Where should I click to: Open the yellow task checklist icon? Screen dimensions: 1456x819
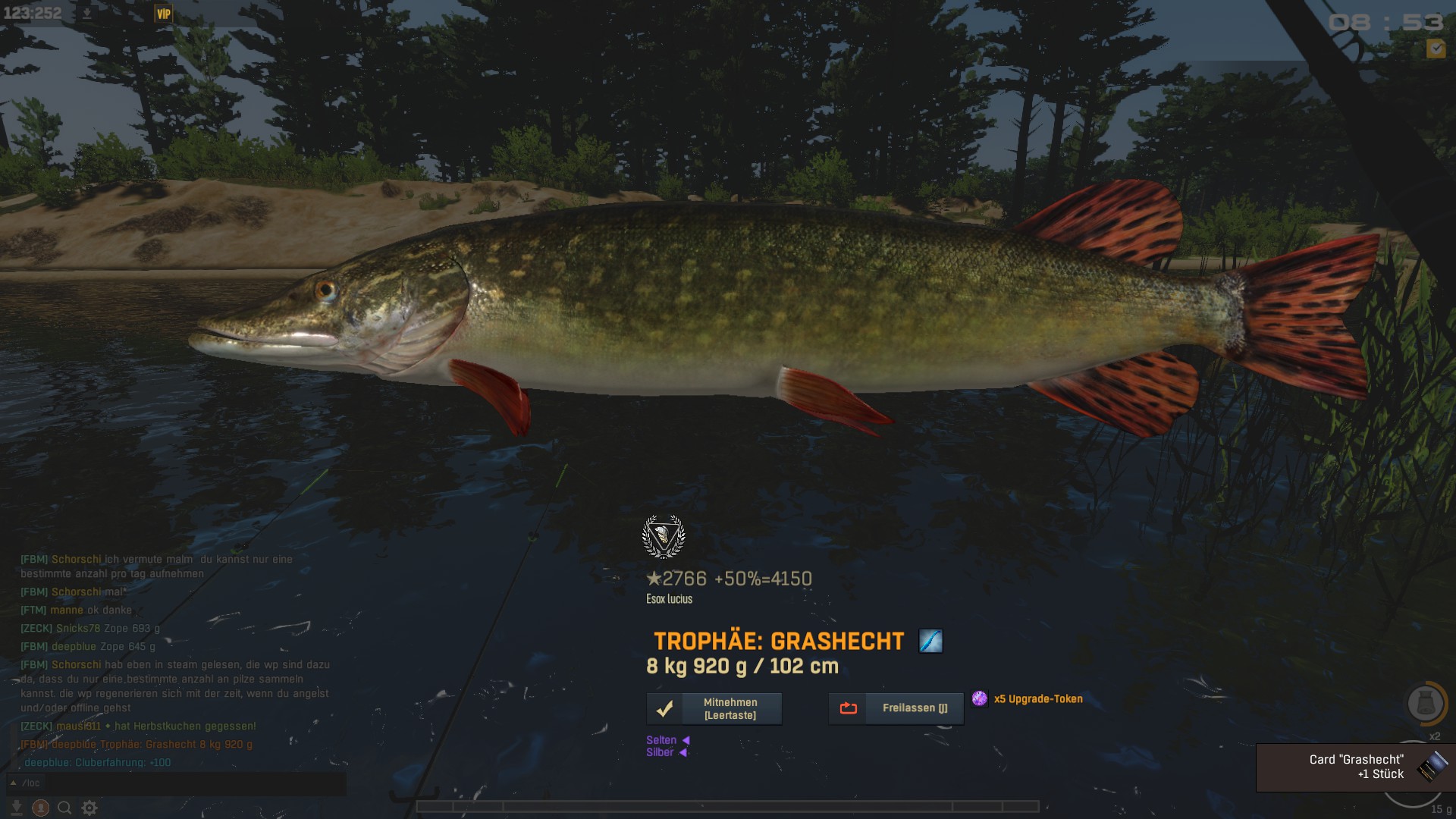coord(1436,49)
